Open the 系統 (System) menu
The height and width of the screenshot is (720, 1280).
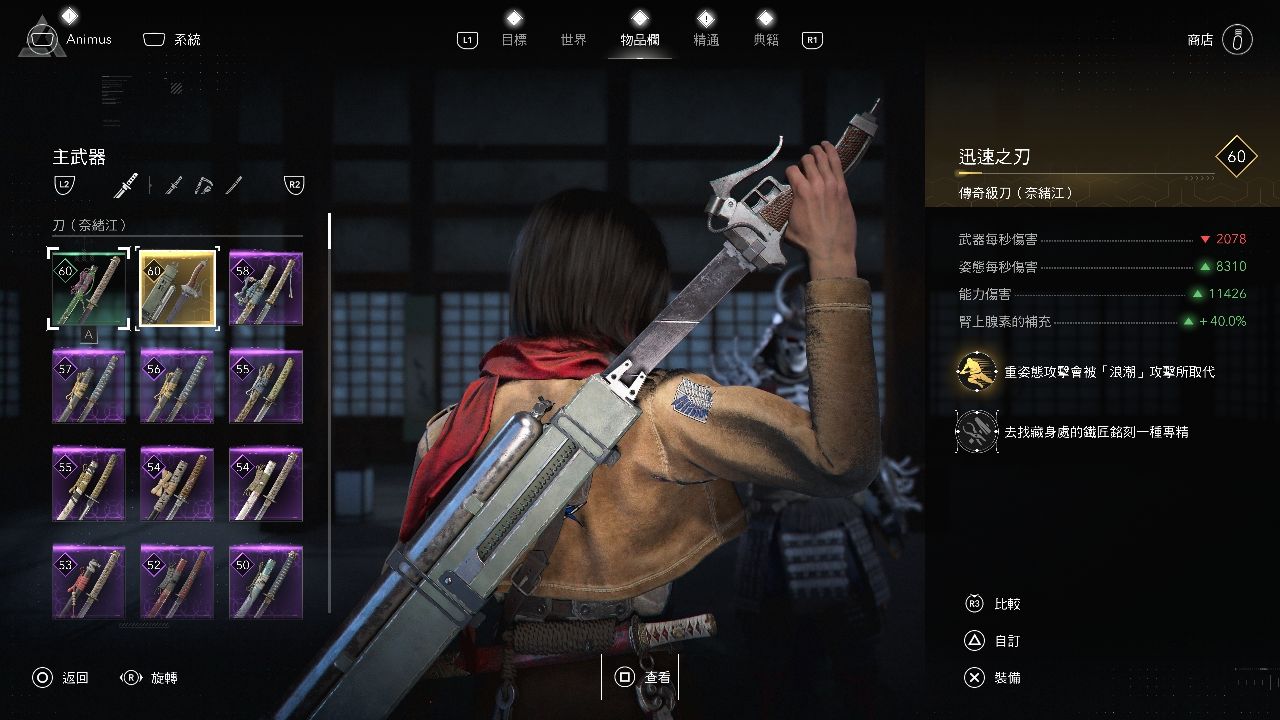tap(186, 40)
